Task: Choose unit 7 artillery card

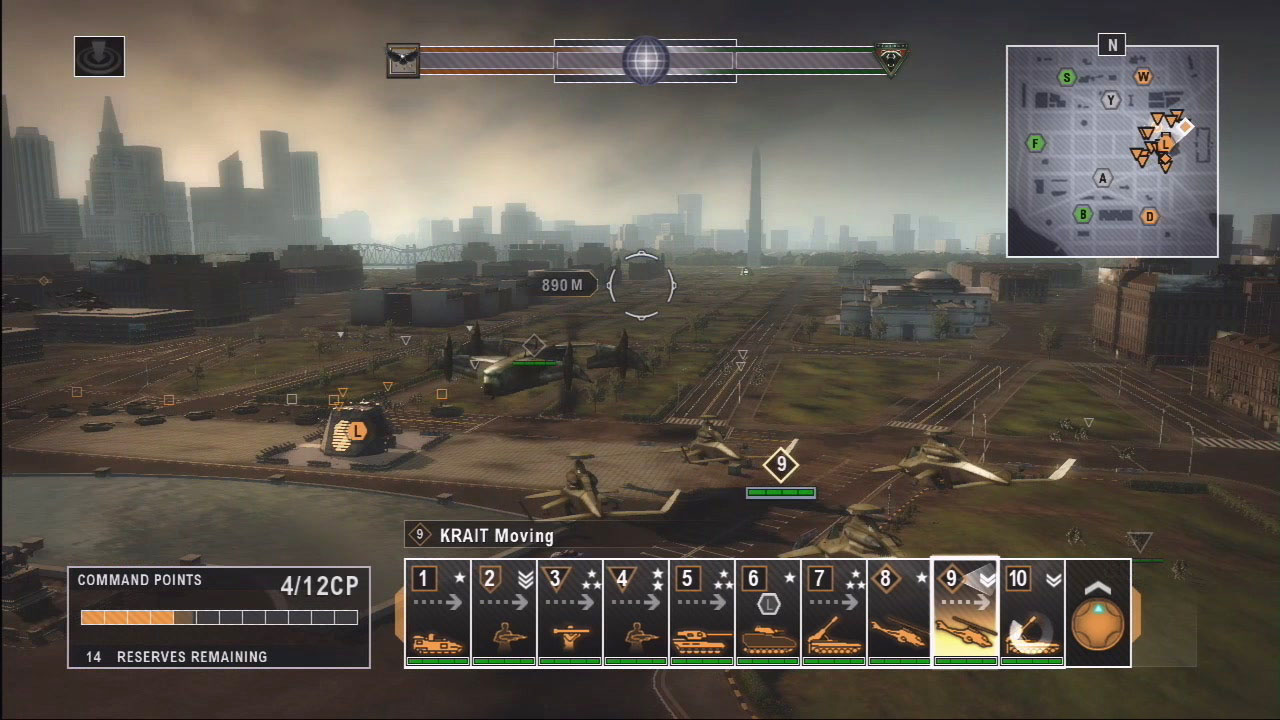Action: click(x=834, y=612)
